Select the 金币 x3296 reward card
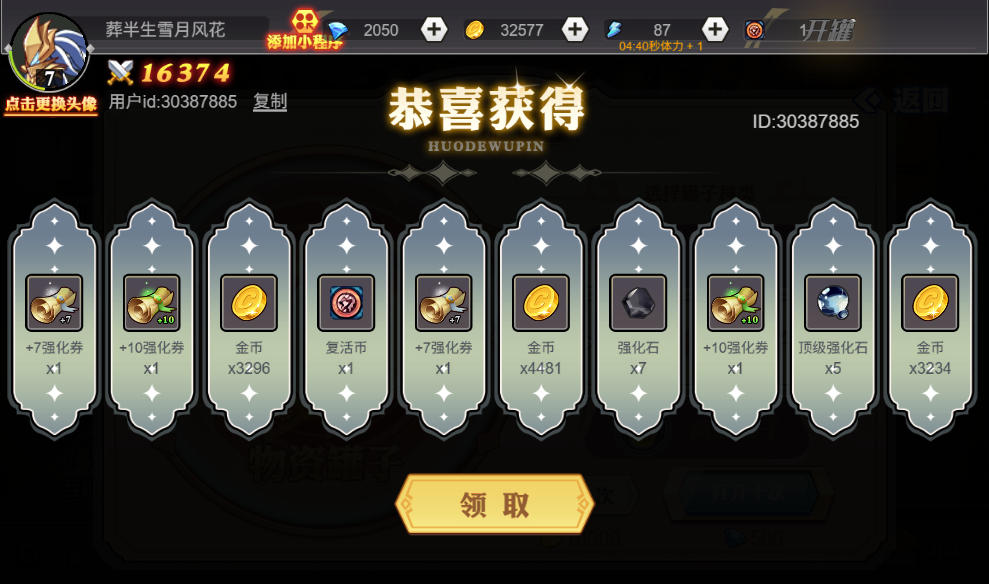 tap(248, 320)
